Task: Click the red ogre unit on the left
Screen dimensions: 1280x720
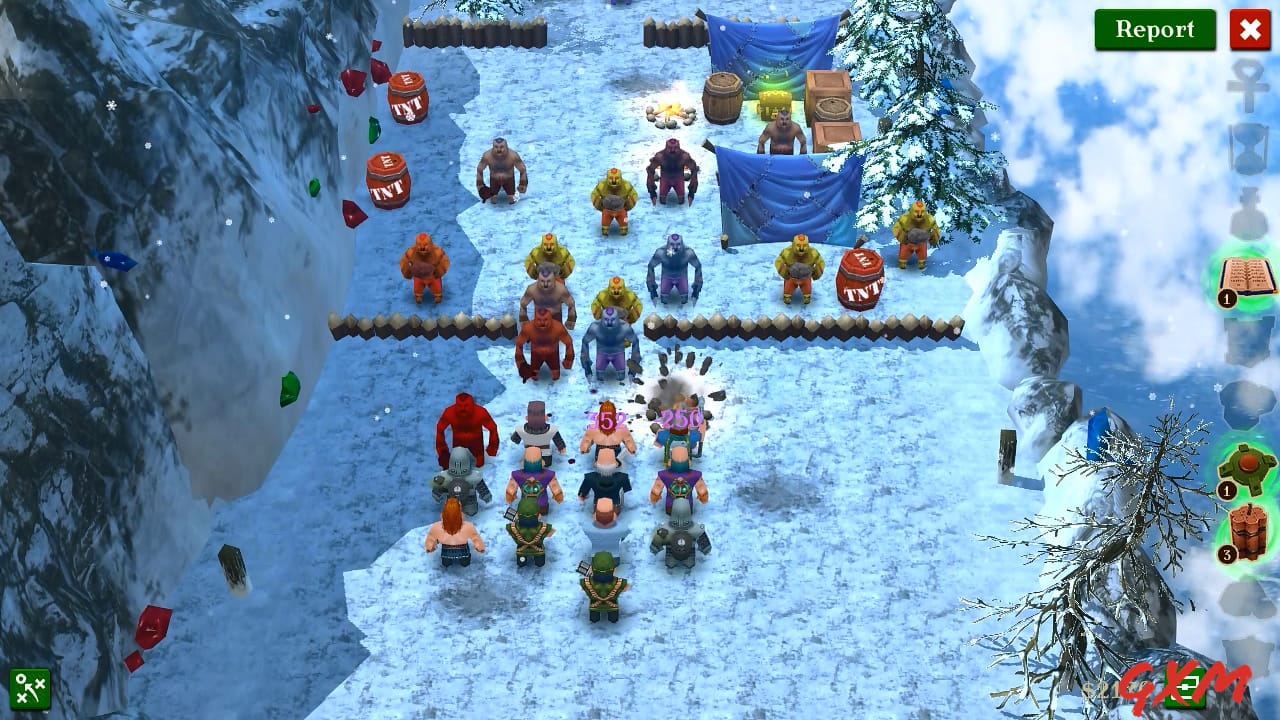Action: (466, 430)
